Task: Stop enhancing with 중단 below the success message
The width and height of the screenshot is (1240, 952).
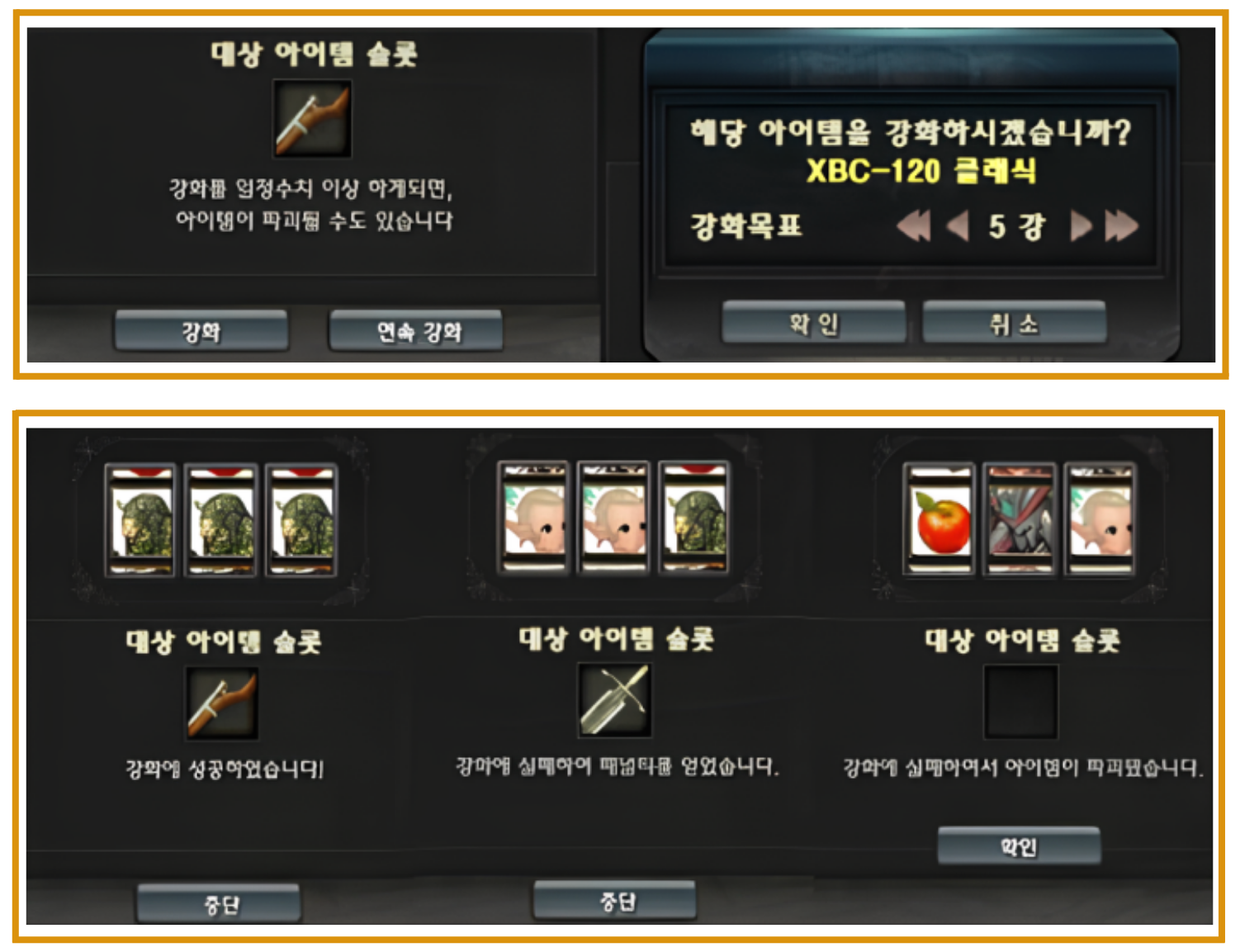Action: pyautogui.click(x=219, y=904)
